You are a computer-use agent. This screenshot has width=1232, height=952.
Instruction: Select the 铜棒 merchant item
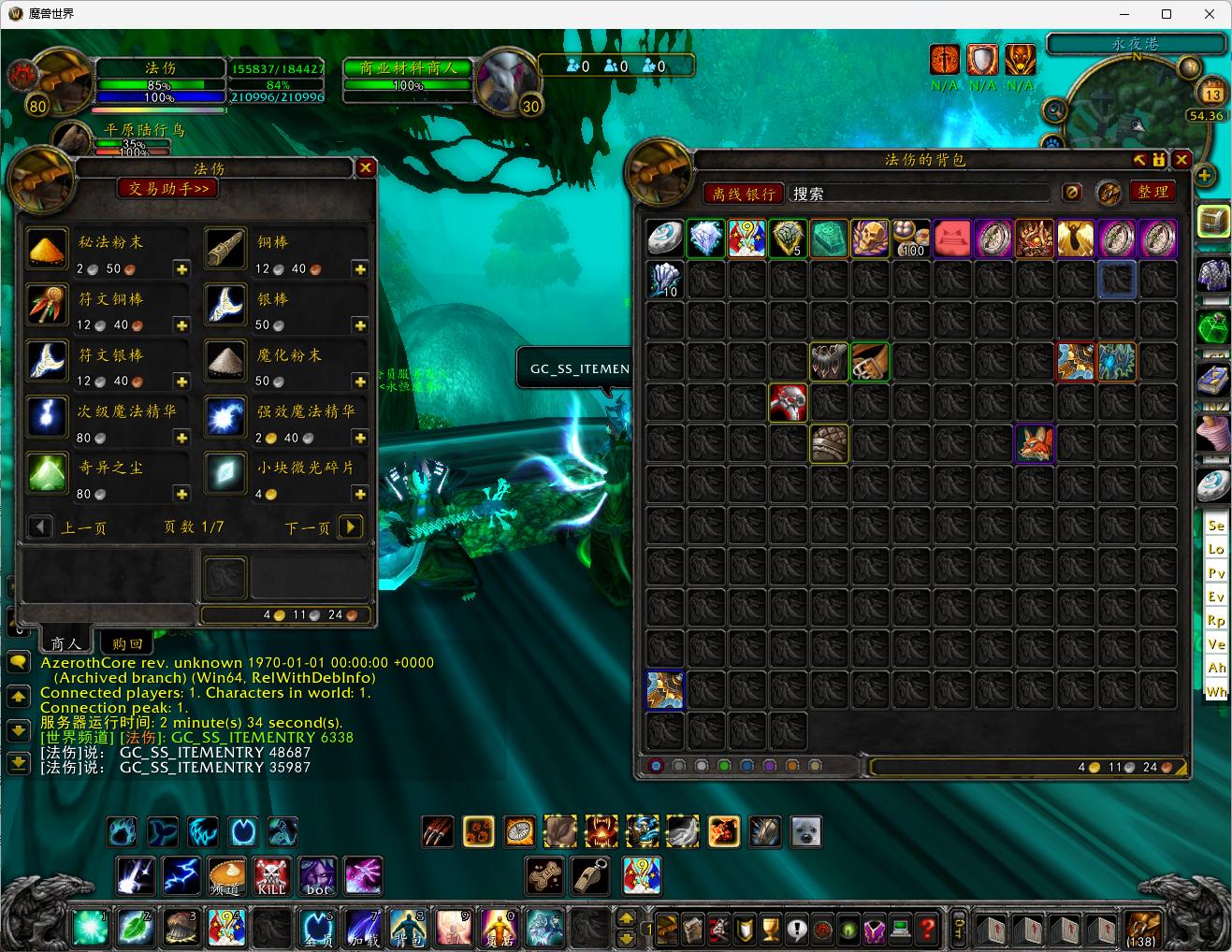click(x=225, y=251)
